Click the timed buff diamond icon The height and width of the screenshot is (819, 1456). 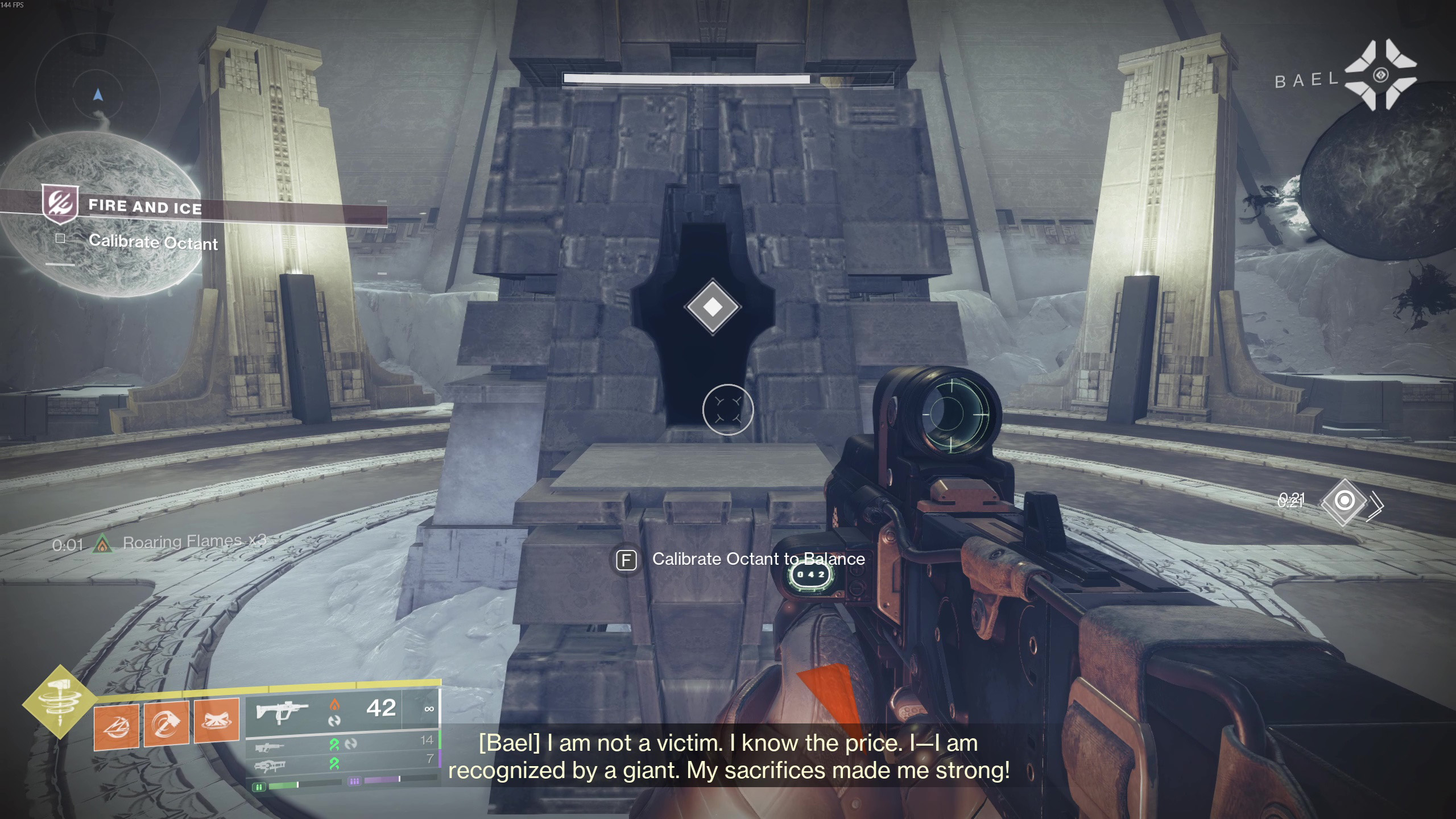coord(1345,501)
